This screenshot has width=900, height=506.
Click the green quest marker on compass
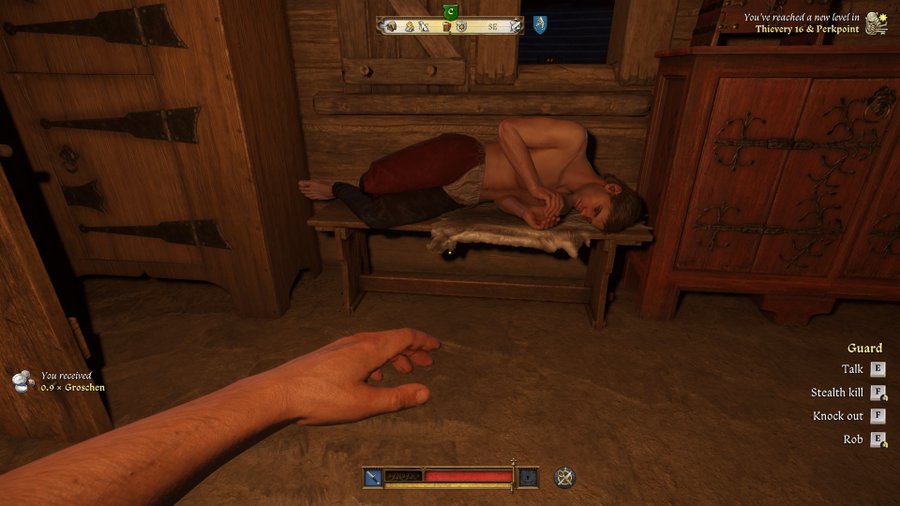[450, 11]
